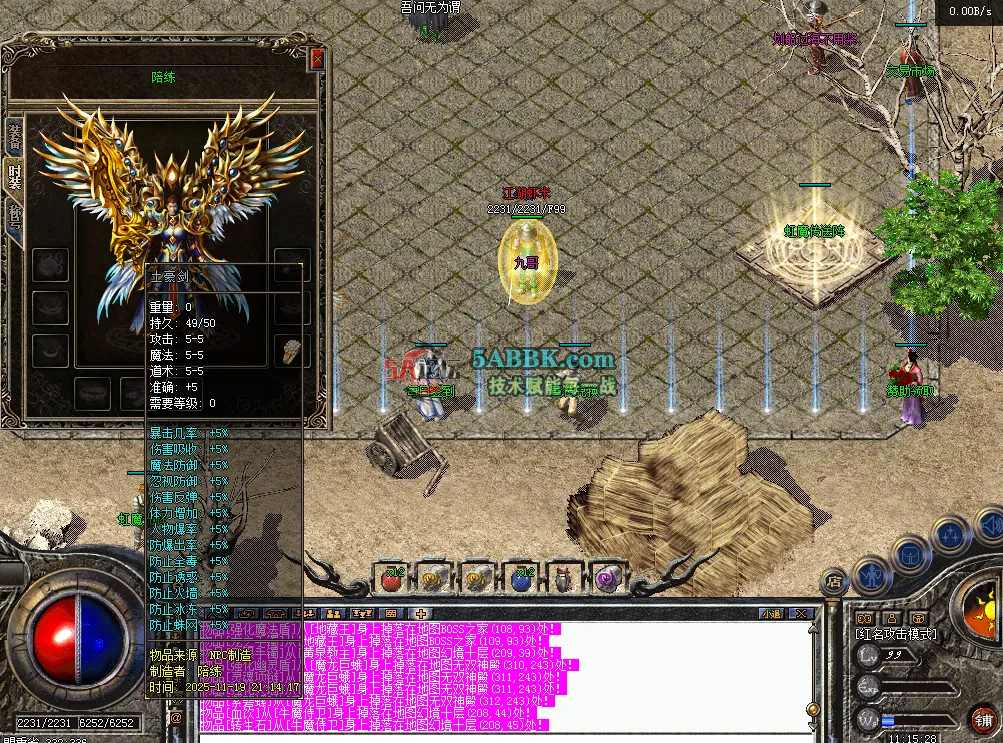The width and height of the screenshot is (1003, 743).
Task: Click the 小退 logout button
Action: (770, 613)
